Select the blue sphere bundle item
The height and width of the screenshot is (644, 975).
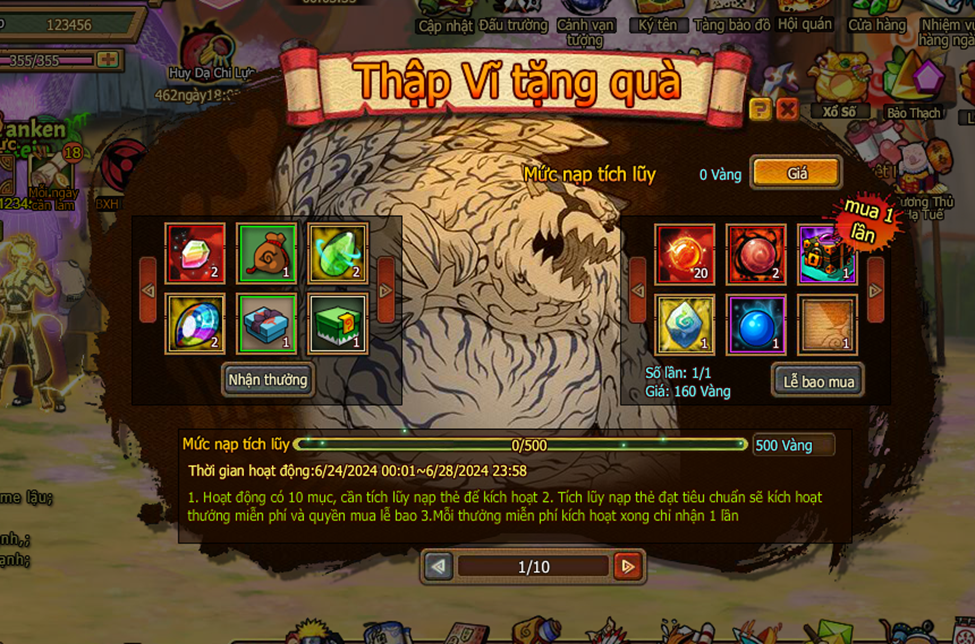tap(756, 324)
